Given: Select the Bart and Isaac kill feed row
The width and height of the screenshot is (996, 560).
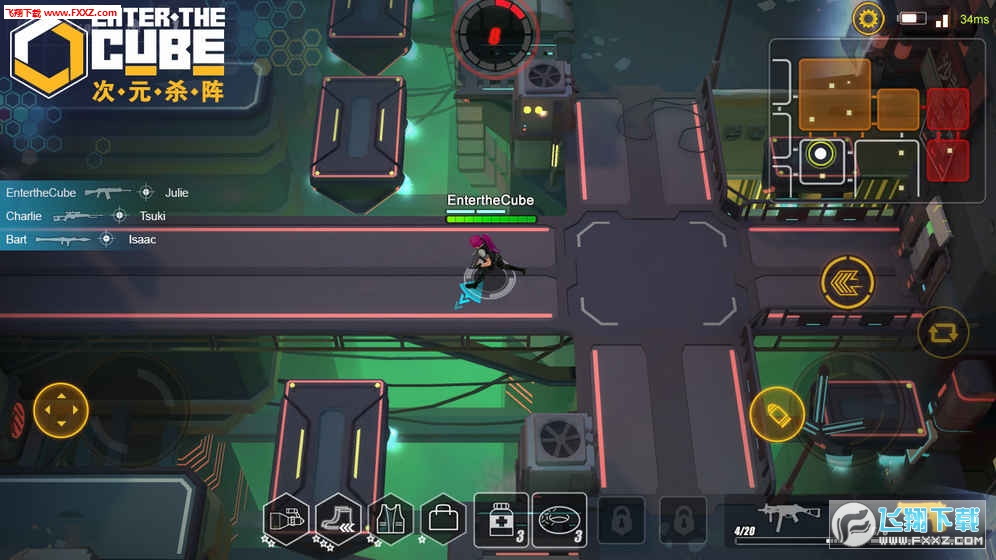Looking at the screenshot, I should [80, 240].
